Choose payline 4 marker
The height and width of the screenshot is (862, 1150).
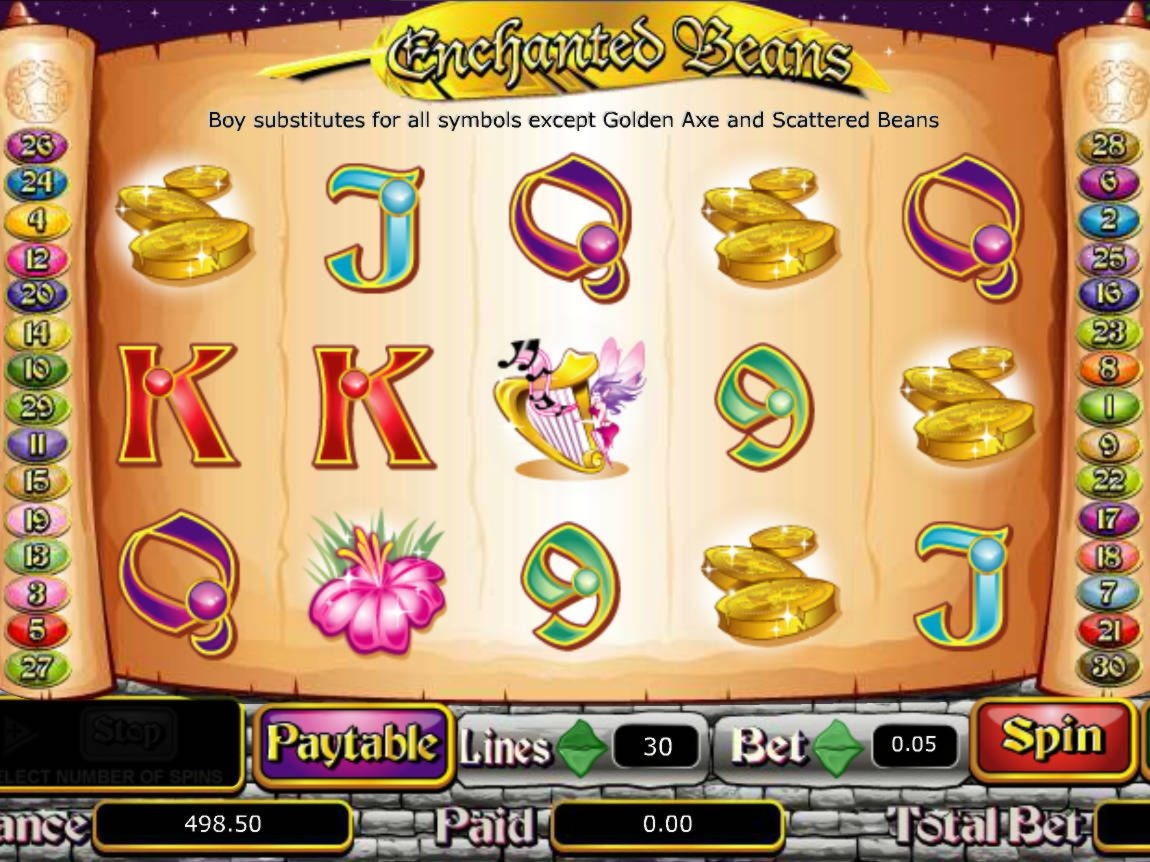click(36, 221)
